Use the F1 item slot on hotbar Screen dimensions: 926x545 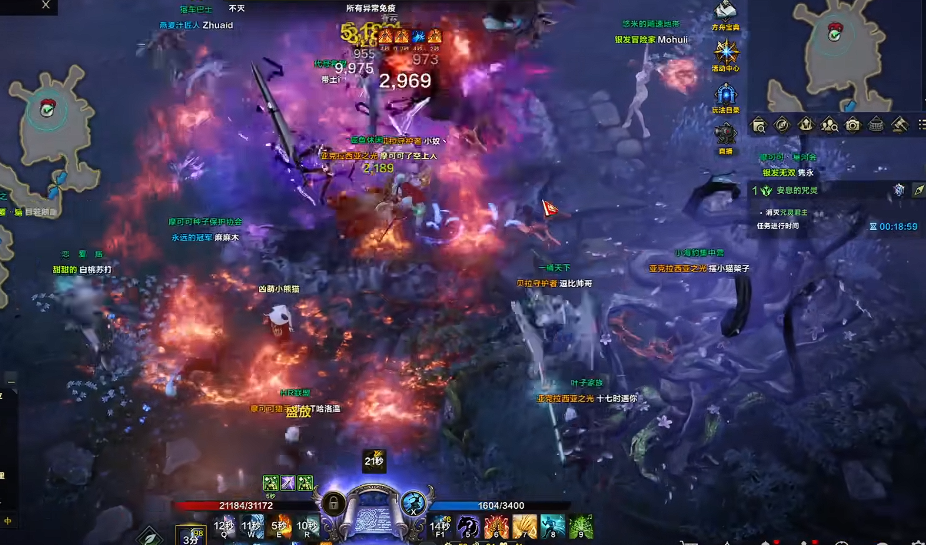[440, 527]
